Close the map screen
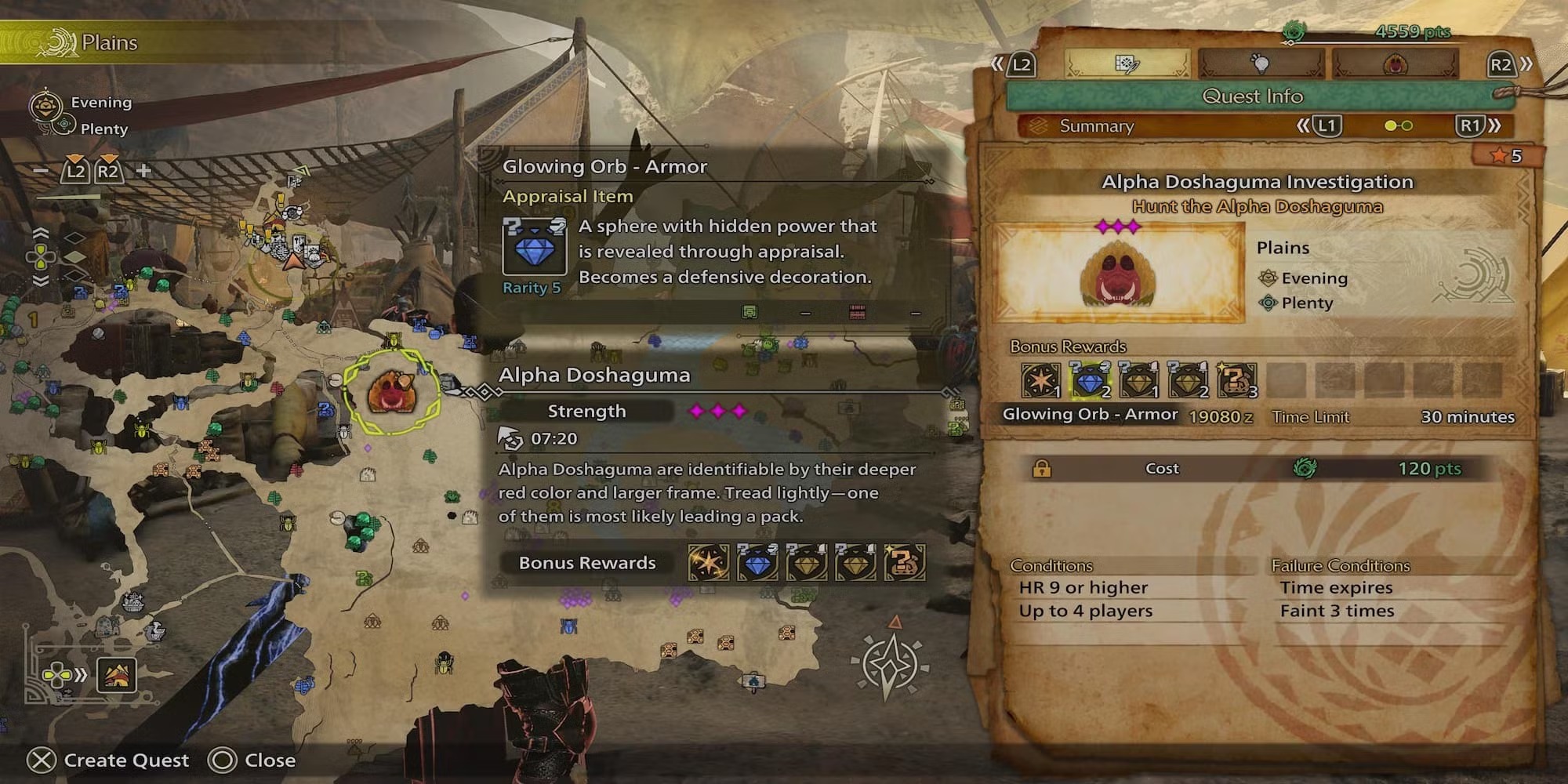 [x=252, y=760]
